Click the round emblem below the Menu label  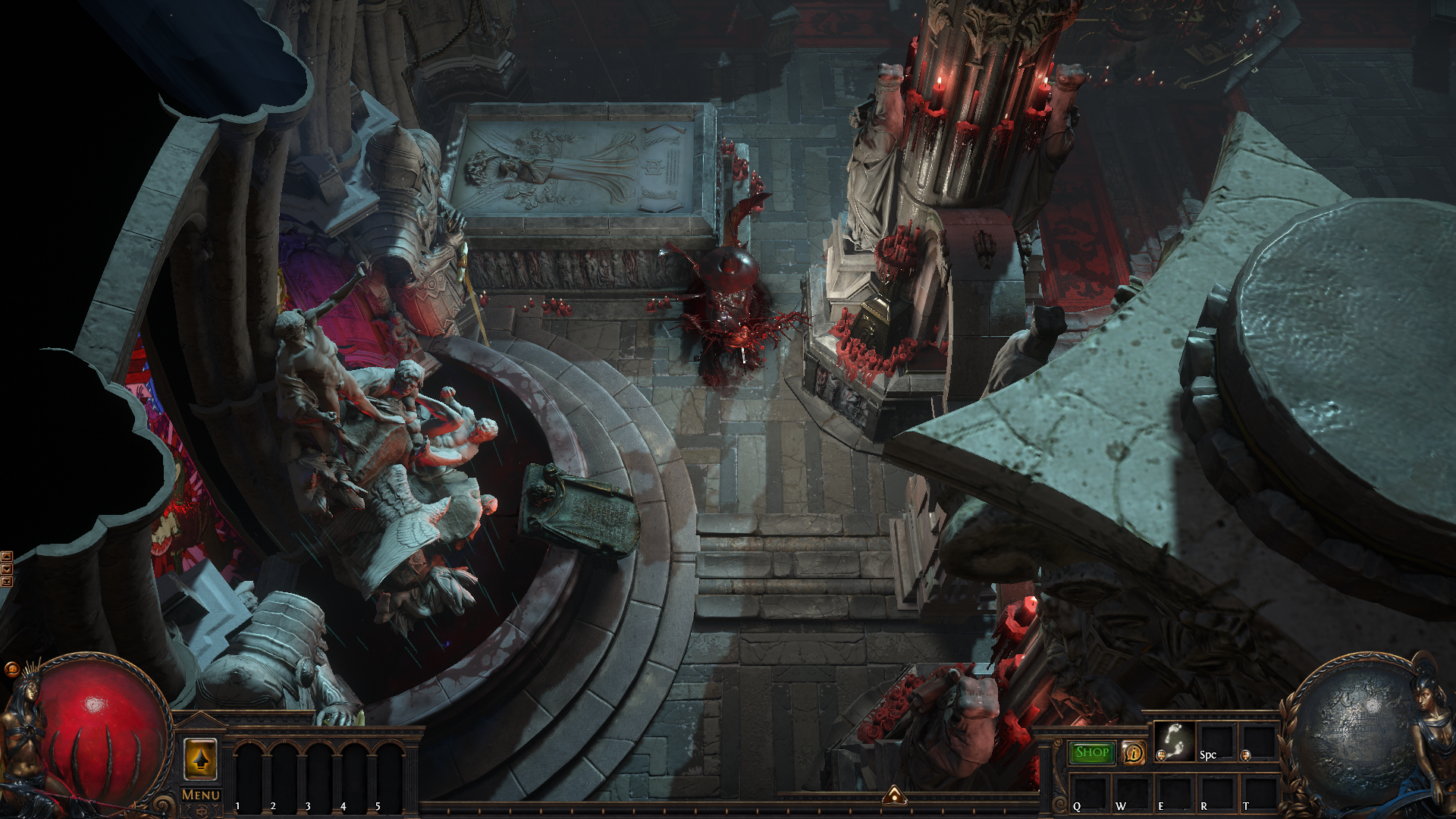(x=201, y=811)
